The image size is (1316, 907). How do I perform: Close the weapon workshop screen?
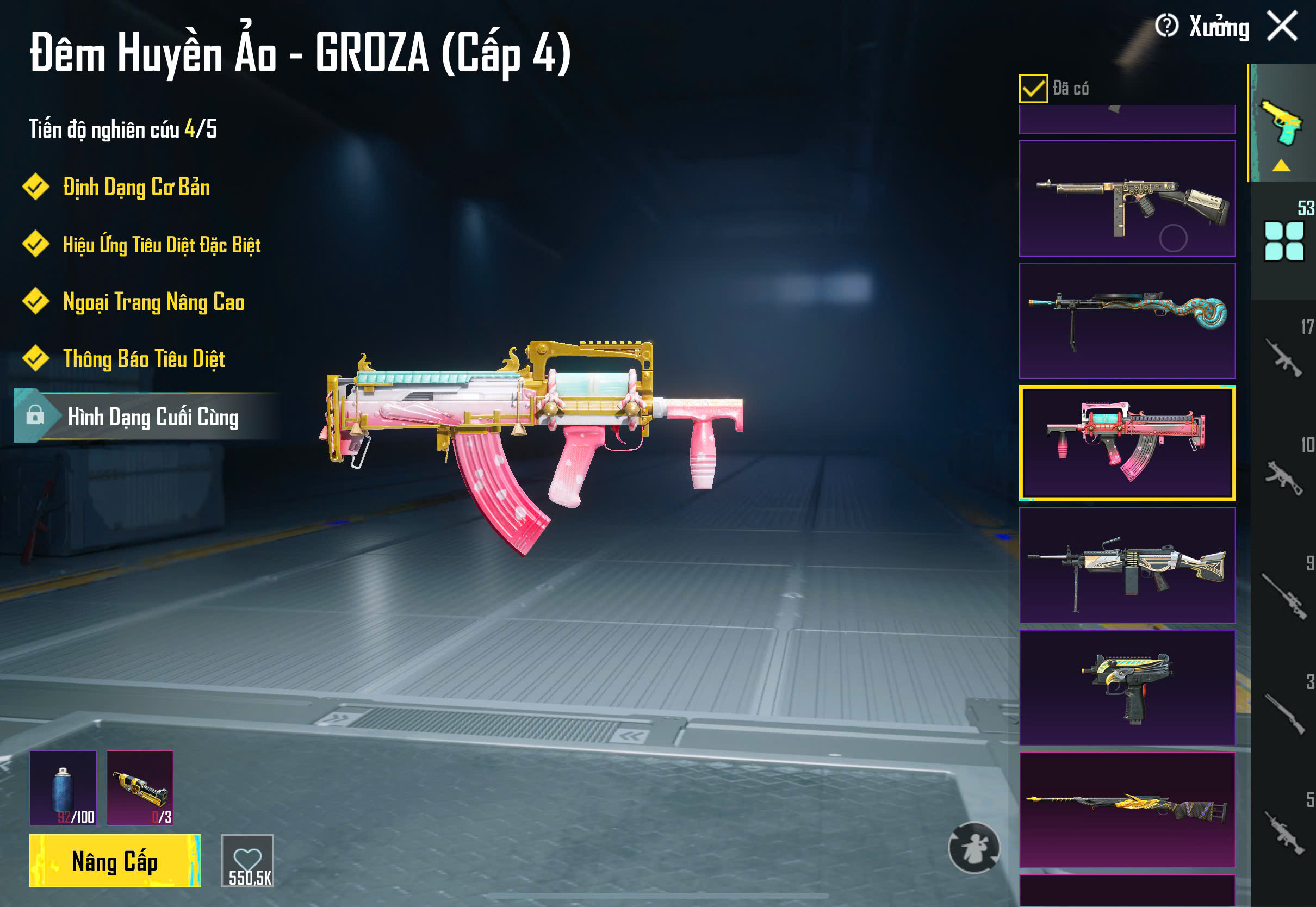tap(1282, 26)
